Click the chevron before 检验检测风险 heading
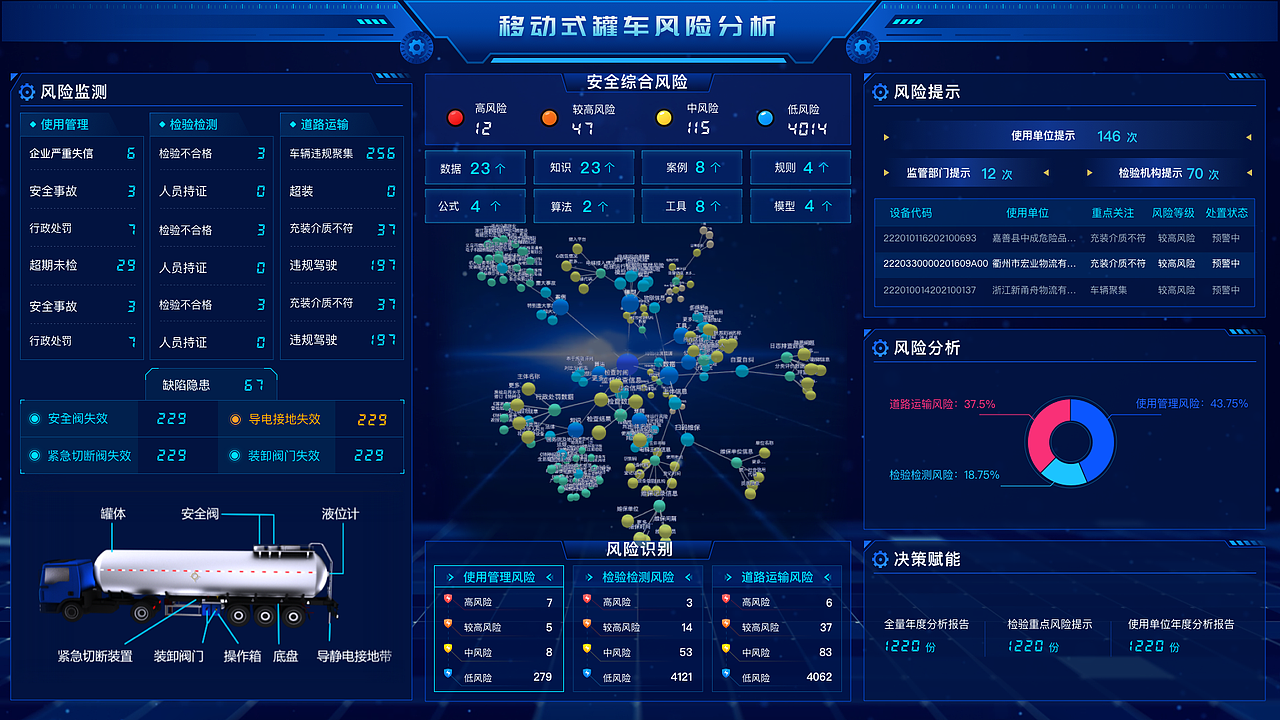 591,577
